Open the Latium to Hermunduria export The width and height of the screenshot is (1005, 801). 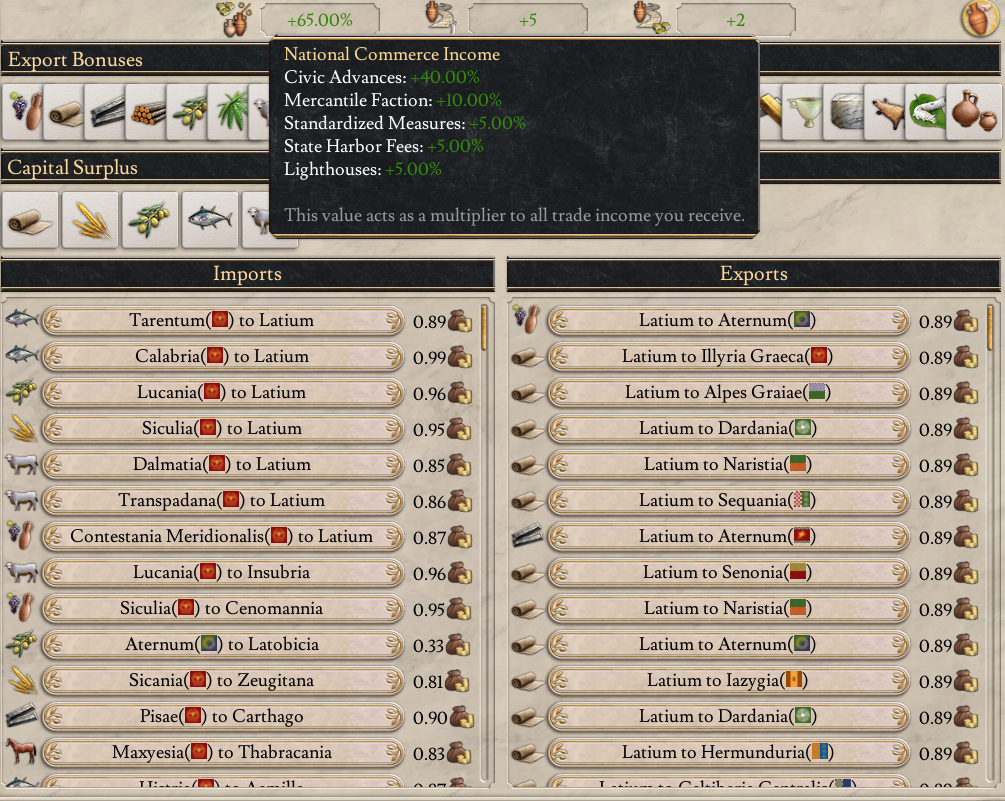[x=727, y=752]
